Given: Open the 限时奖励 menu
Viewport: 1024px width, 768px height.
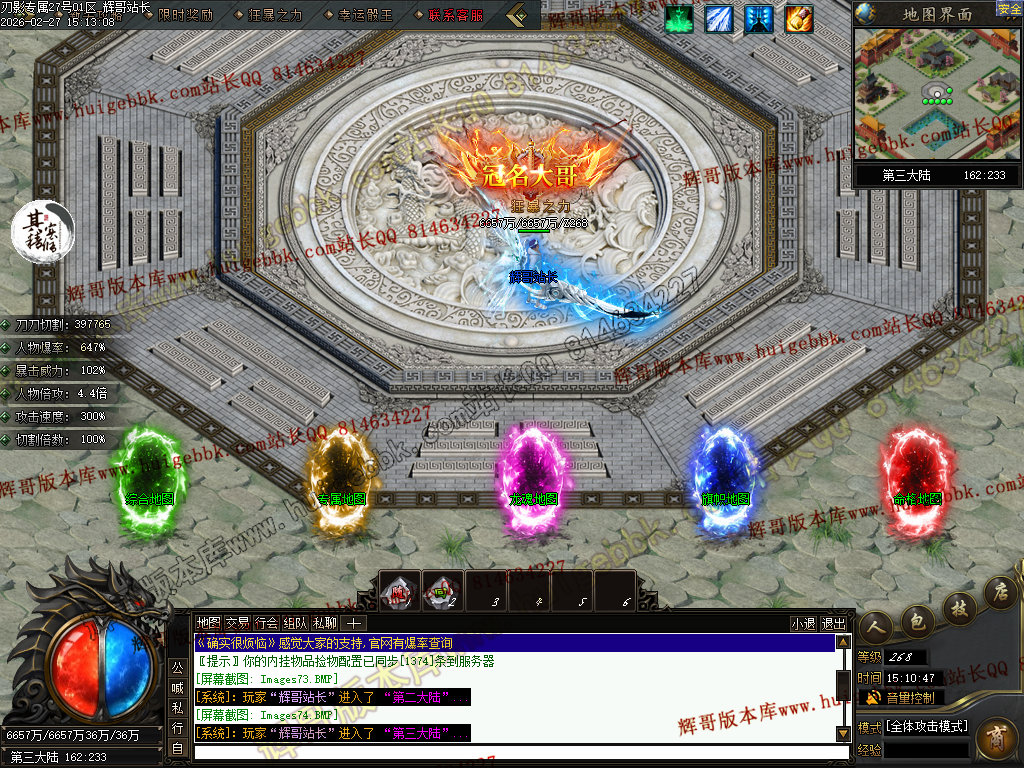Looking at the screenshot, I should coord(185,15).
